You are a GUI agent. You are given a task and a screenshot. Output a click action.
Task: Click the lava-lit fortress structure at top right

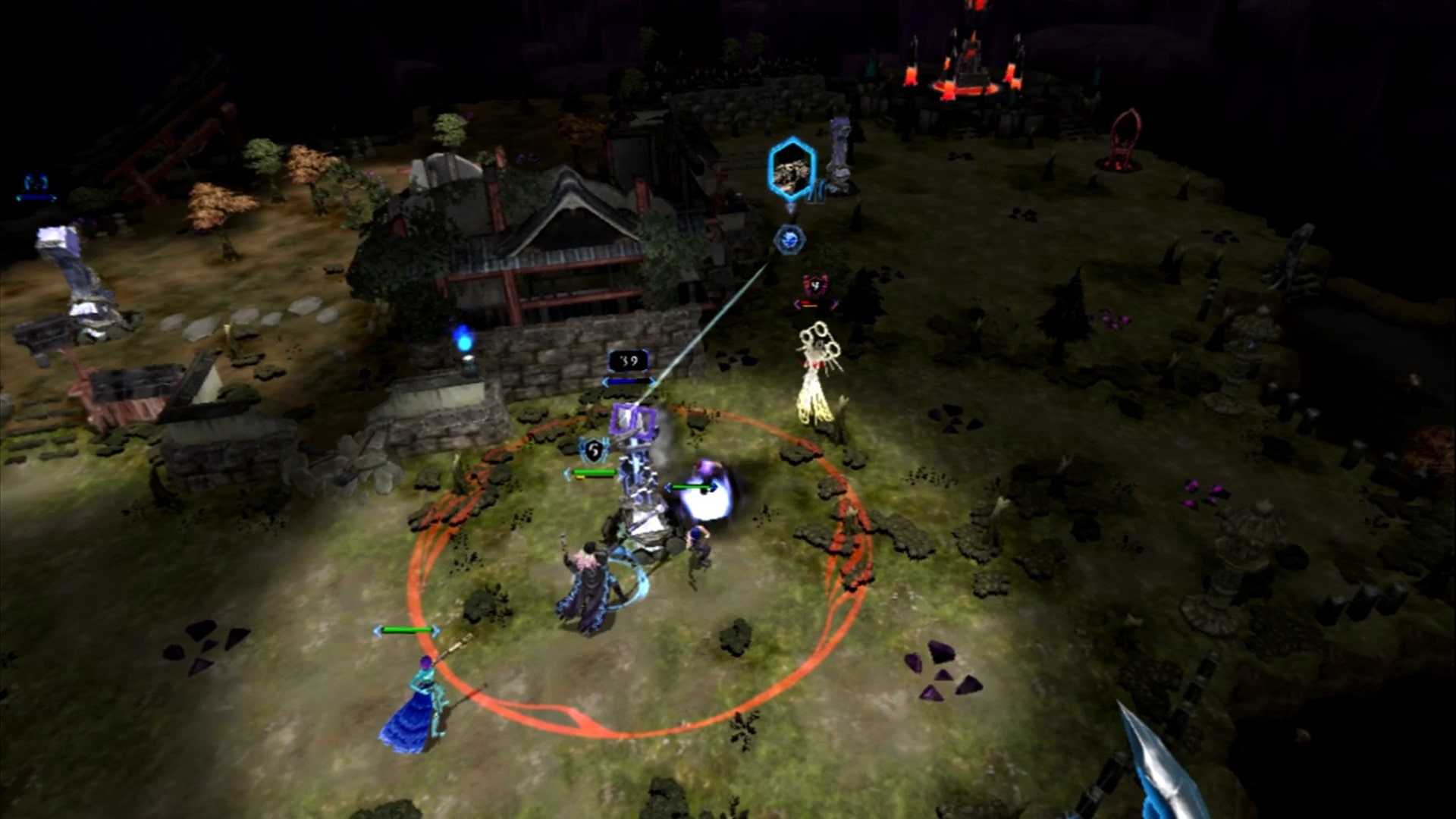pos(971,68)
